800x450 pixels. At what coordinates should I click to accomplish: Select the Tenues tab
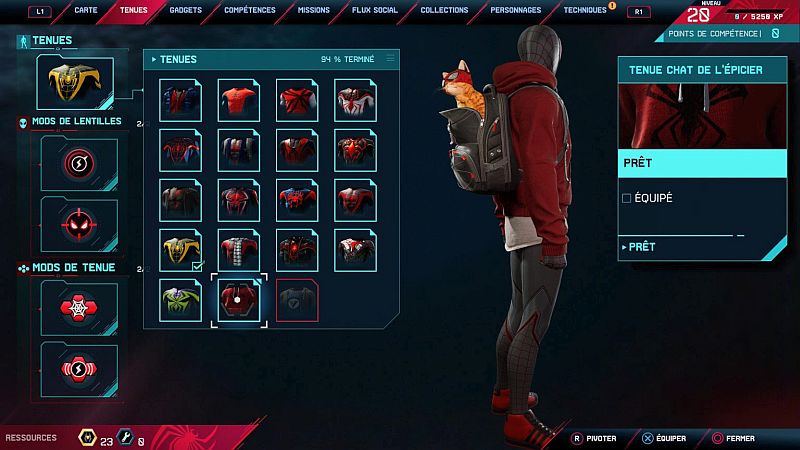[x=133, y=10]
